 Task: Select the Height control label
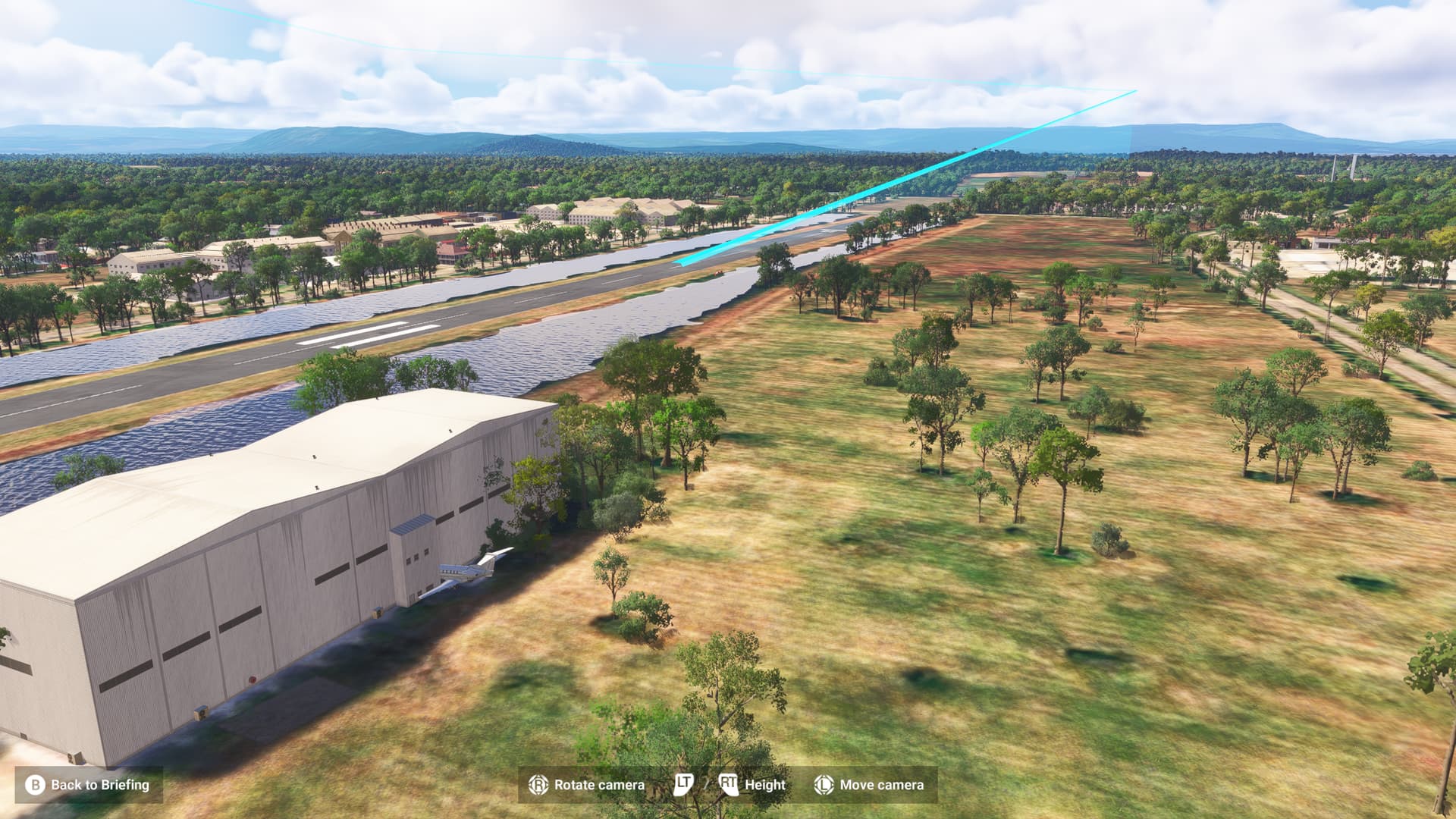point(765,782)
